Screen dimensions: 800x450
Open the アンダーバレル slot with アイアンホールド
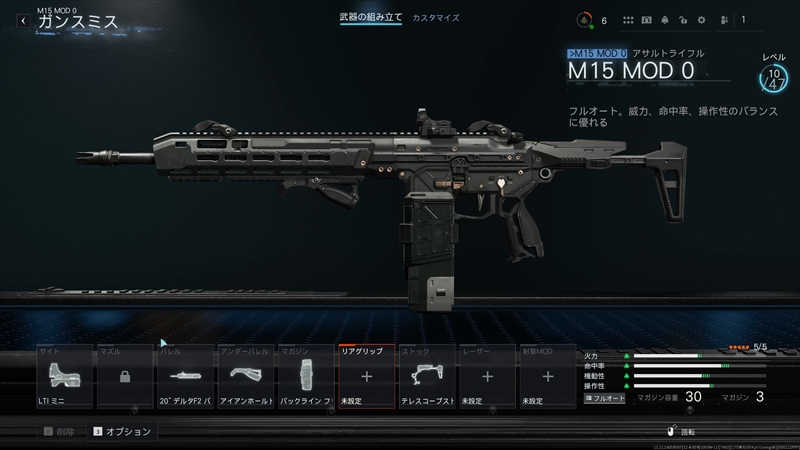[x=246, y=378]
